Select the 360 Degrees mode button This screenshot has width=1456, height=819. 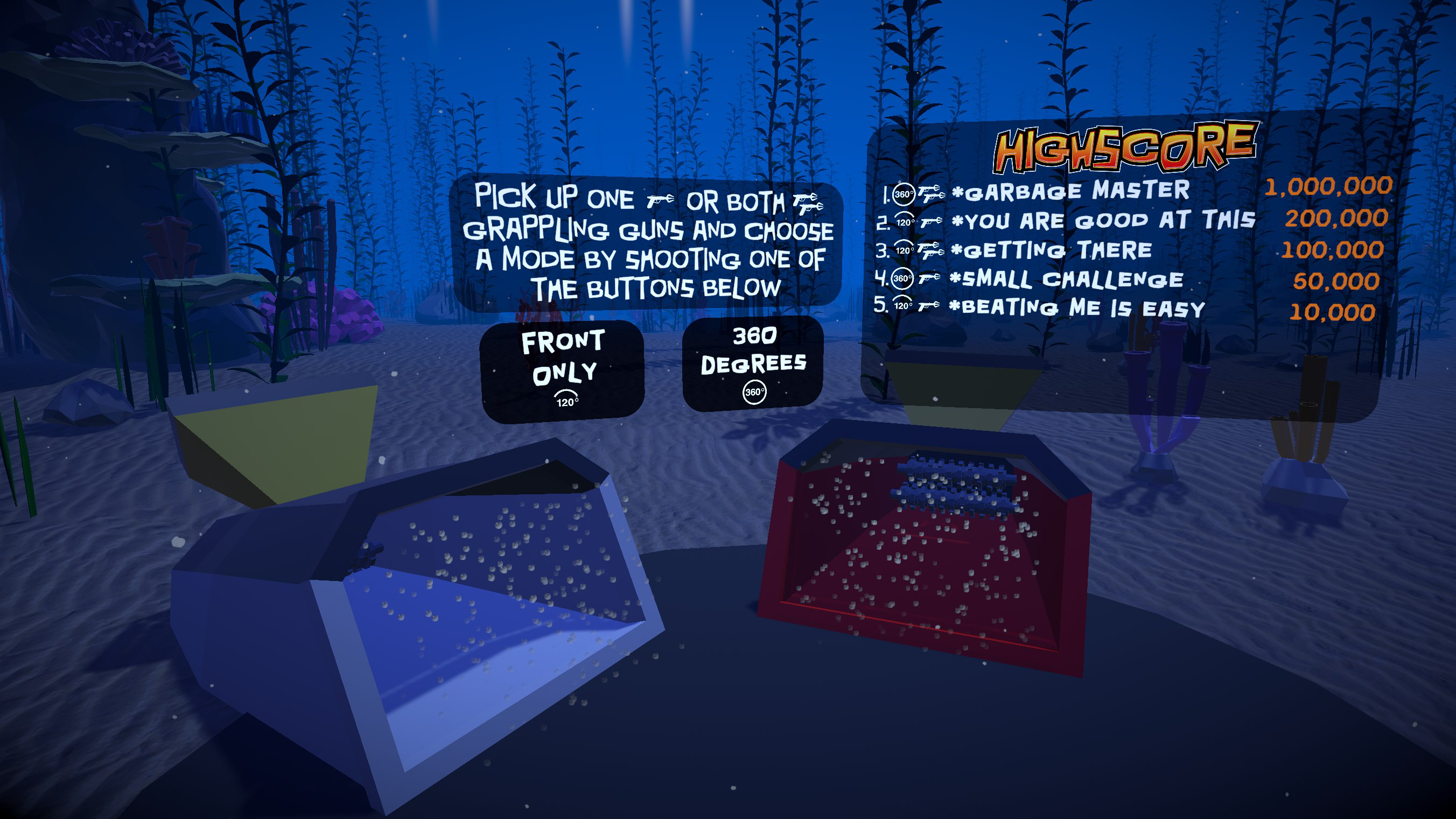pos(753,363)
